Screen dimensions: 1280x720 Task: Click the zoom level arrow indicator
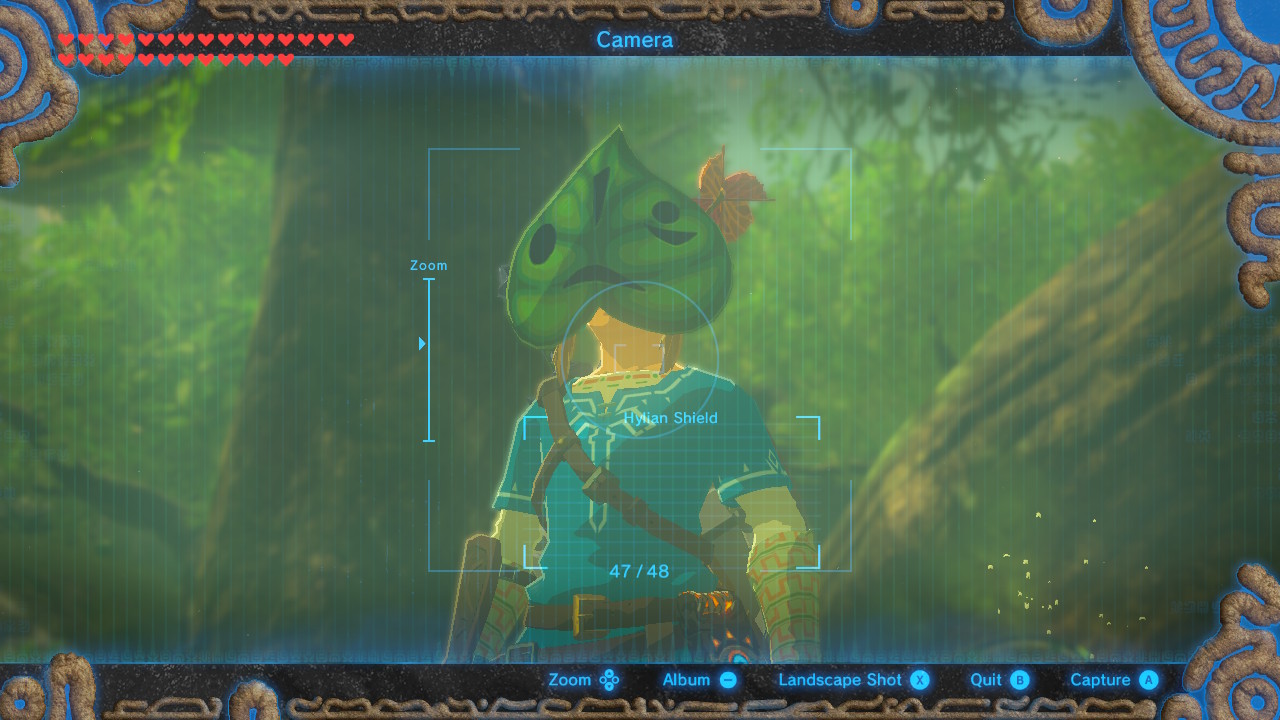point(421,343)
